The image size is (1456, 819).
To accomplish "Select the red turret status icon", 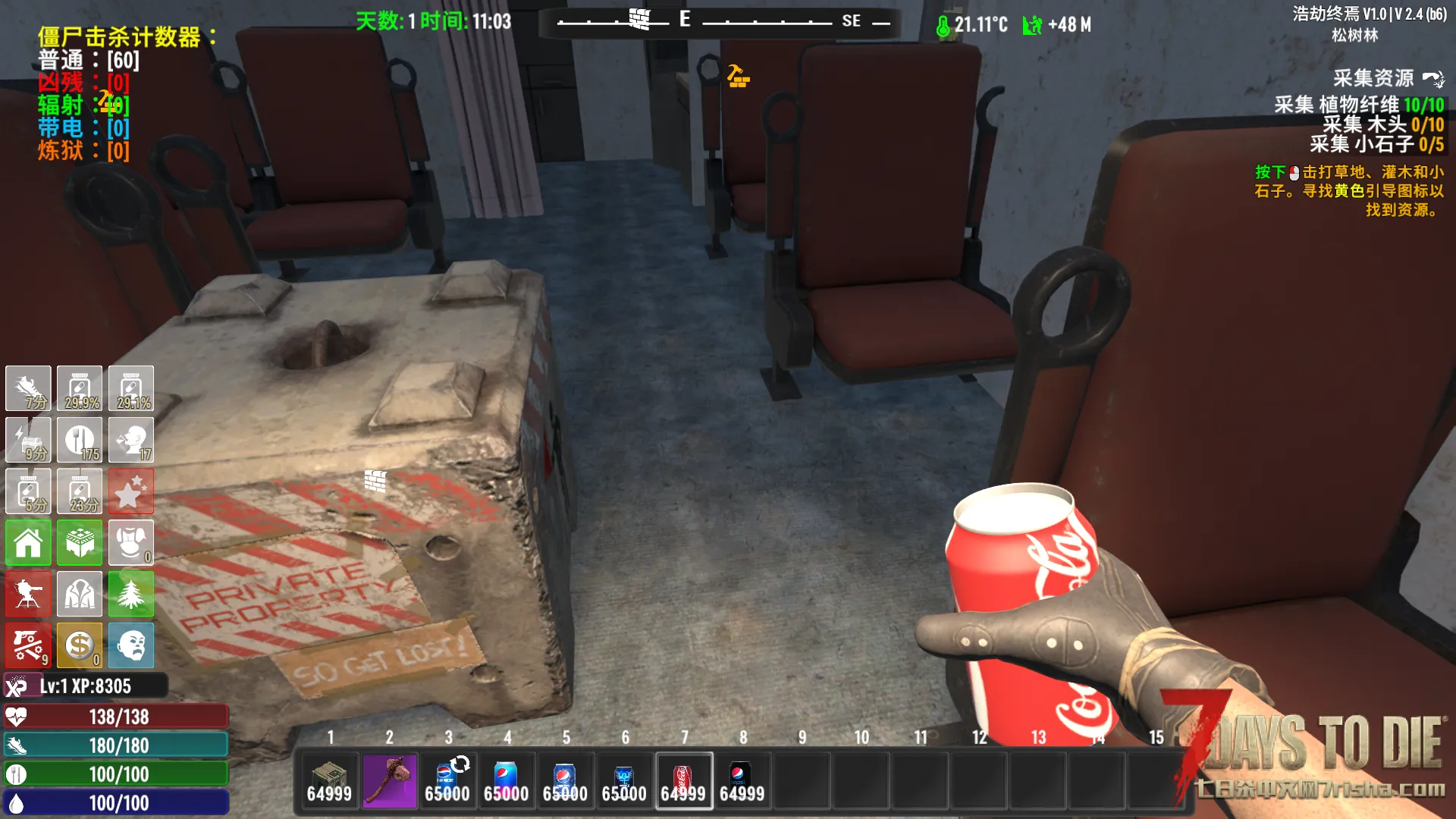I will coord(28,594).
